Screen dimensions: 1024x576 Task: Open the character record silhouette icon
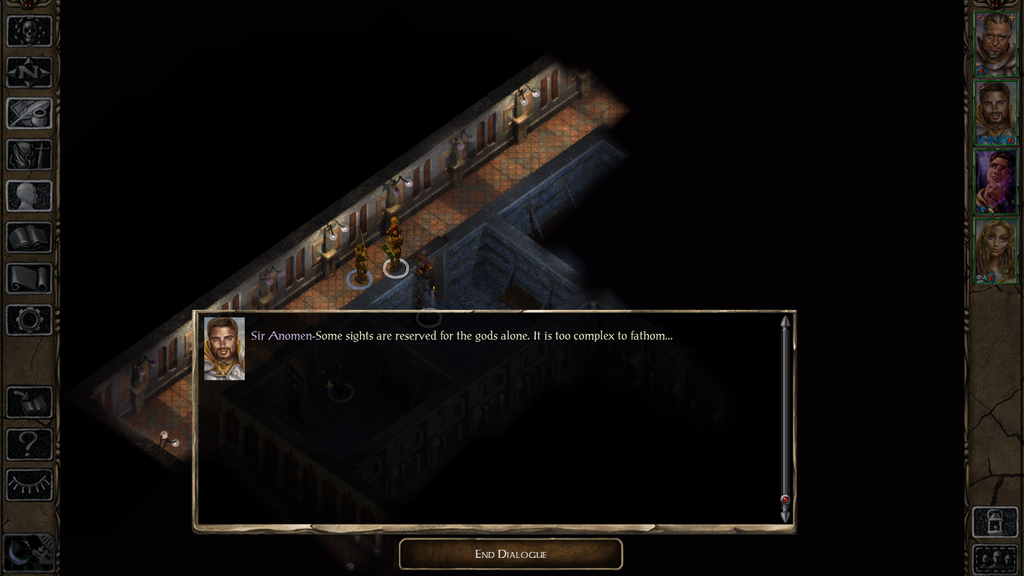pos(29,196)
